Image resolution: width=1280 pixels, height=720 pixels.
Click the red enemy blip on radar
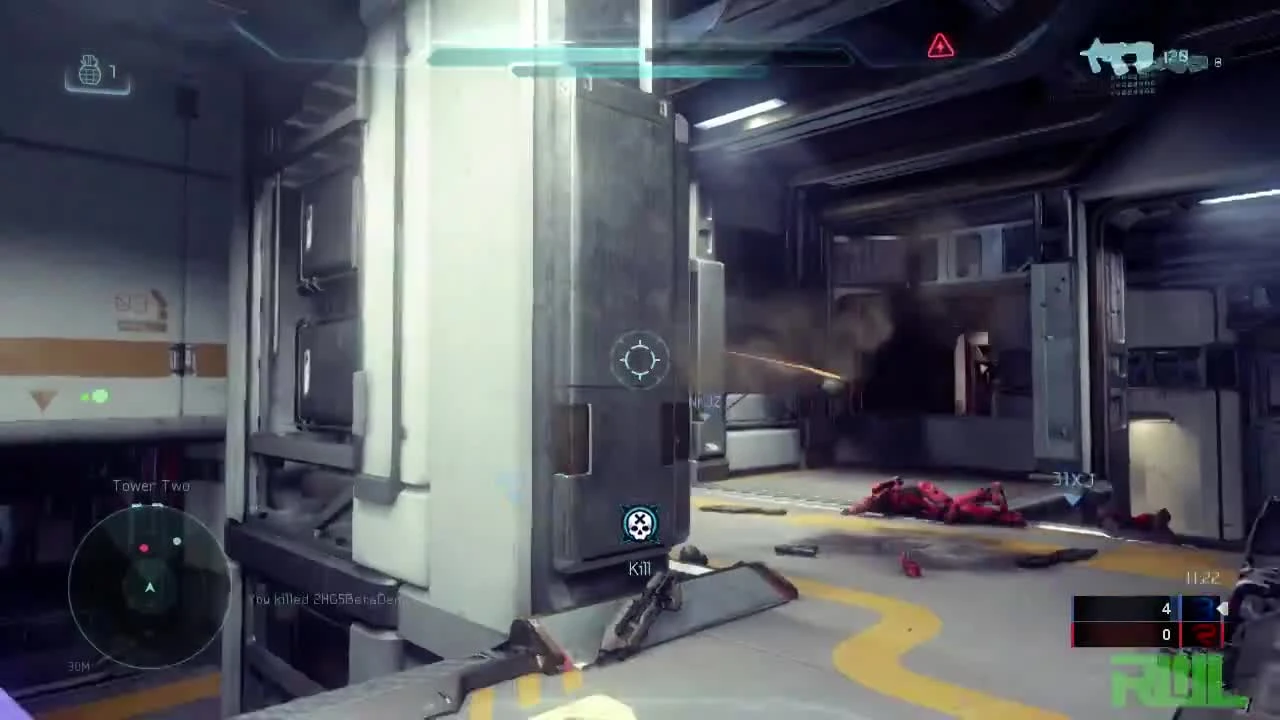pos(143,548)
